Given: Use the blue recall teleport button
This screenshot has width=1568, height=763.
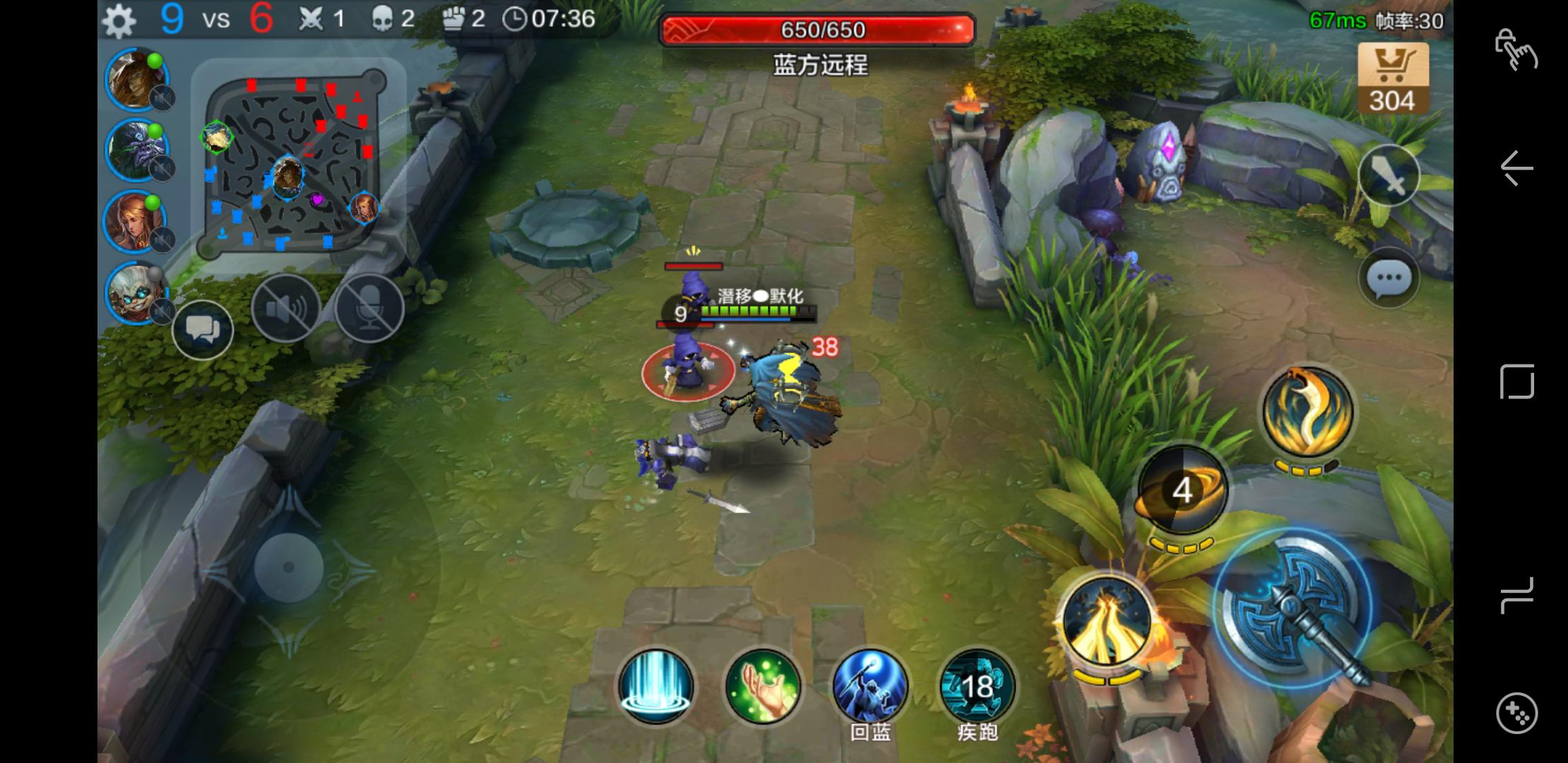Looking at the screenshot, I should 655,687.
